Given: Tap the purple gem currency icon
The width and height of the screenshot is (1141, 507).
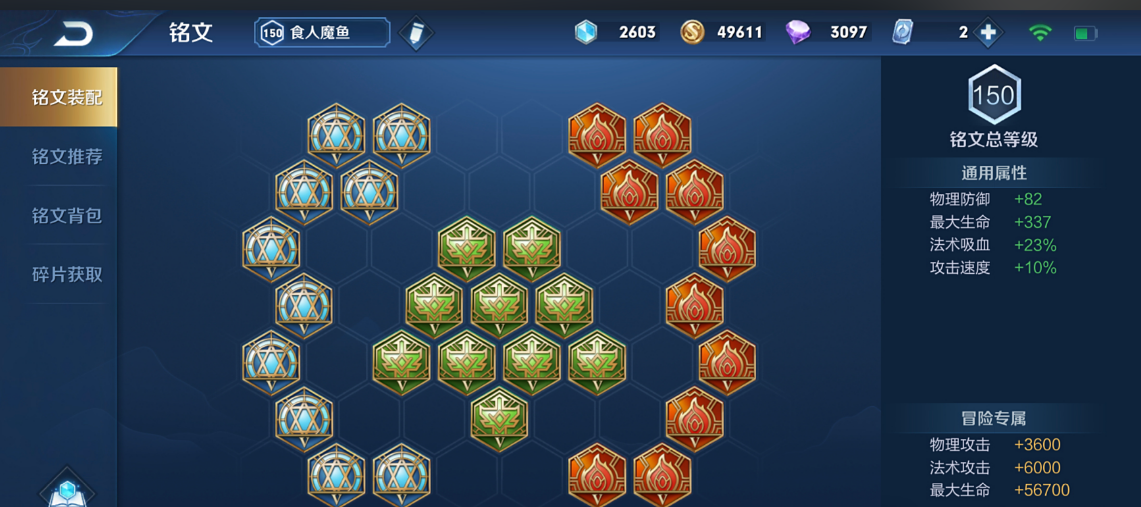Looking at the screenshot, I should click(798, 33).
